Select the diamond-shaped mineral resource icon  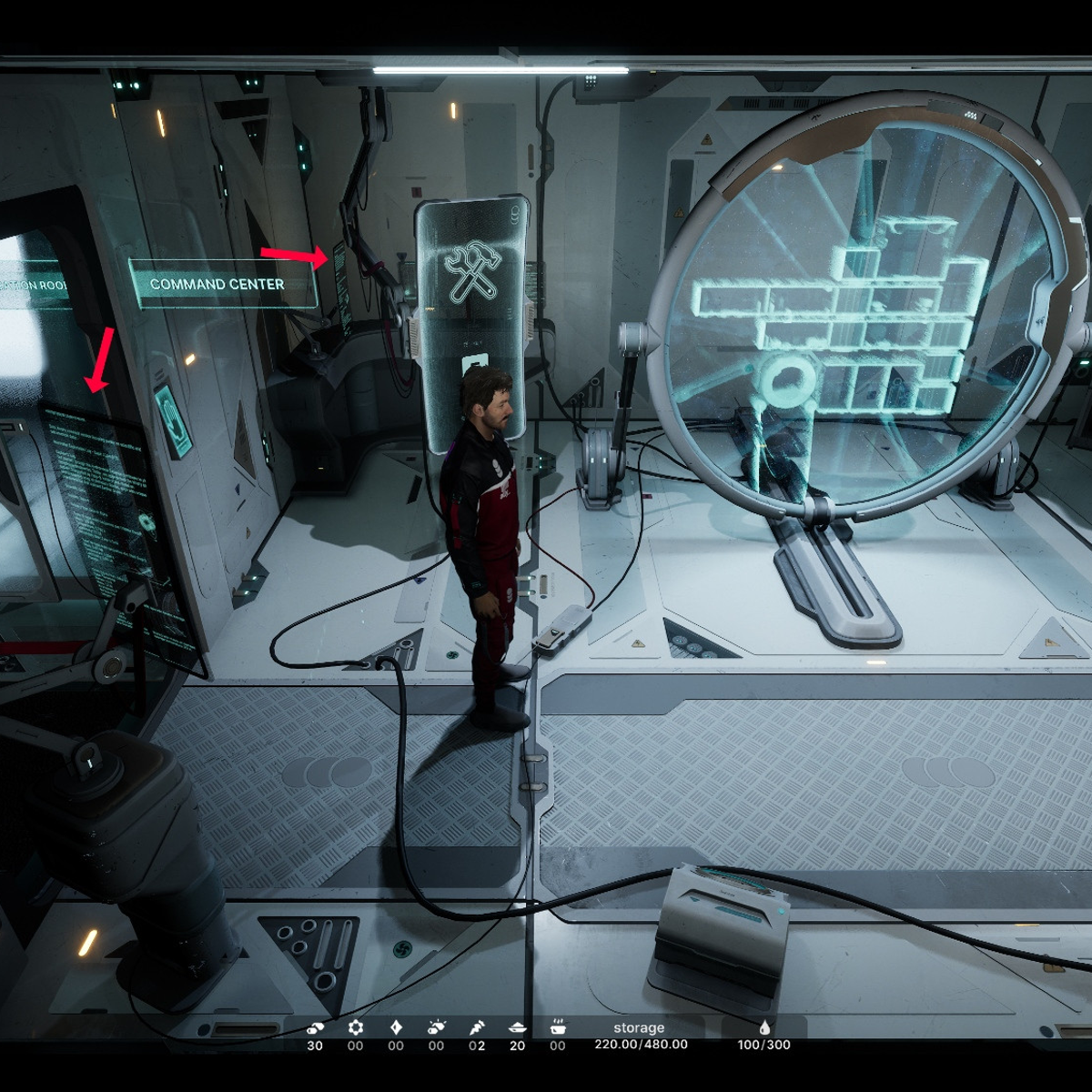point(396,1027)
